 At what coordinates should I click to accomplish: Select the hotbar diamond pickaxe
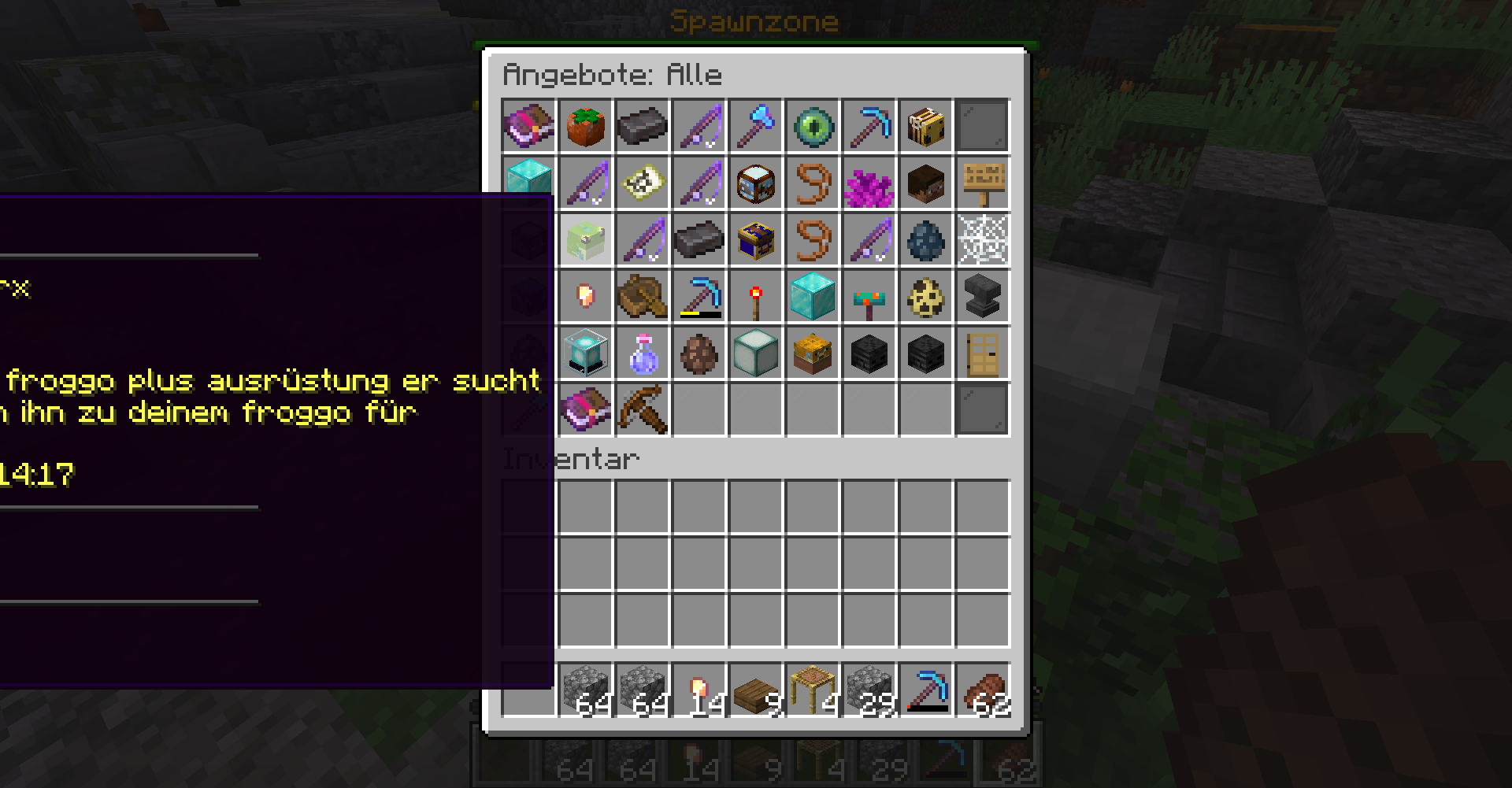coord(926,690)
